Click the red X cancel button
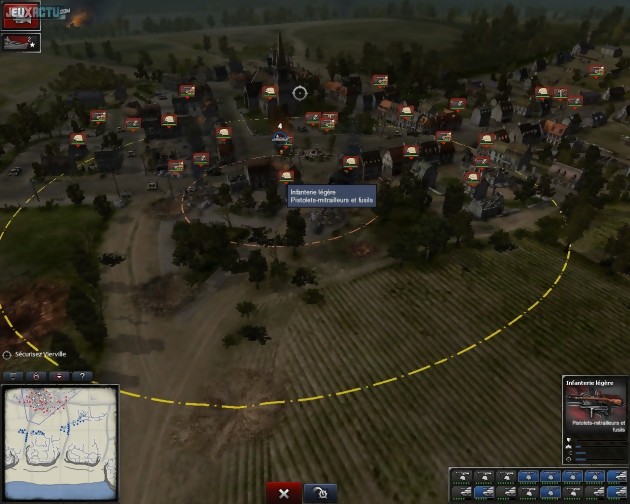This screenshot has width=630, height=504. pyautogui.click(x=284, y=493)
